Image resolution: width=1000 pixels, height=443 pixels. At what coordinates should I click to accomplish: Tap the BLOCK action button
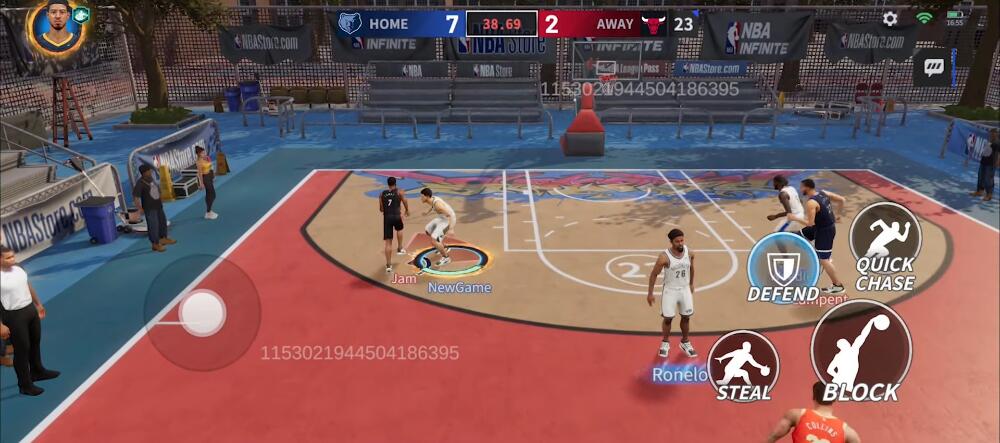(860, 350)
